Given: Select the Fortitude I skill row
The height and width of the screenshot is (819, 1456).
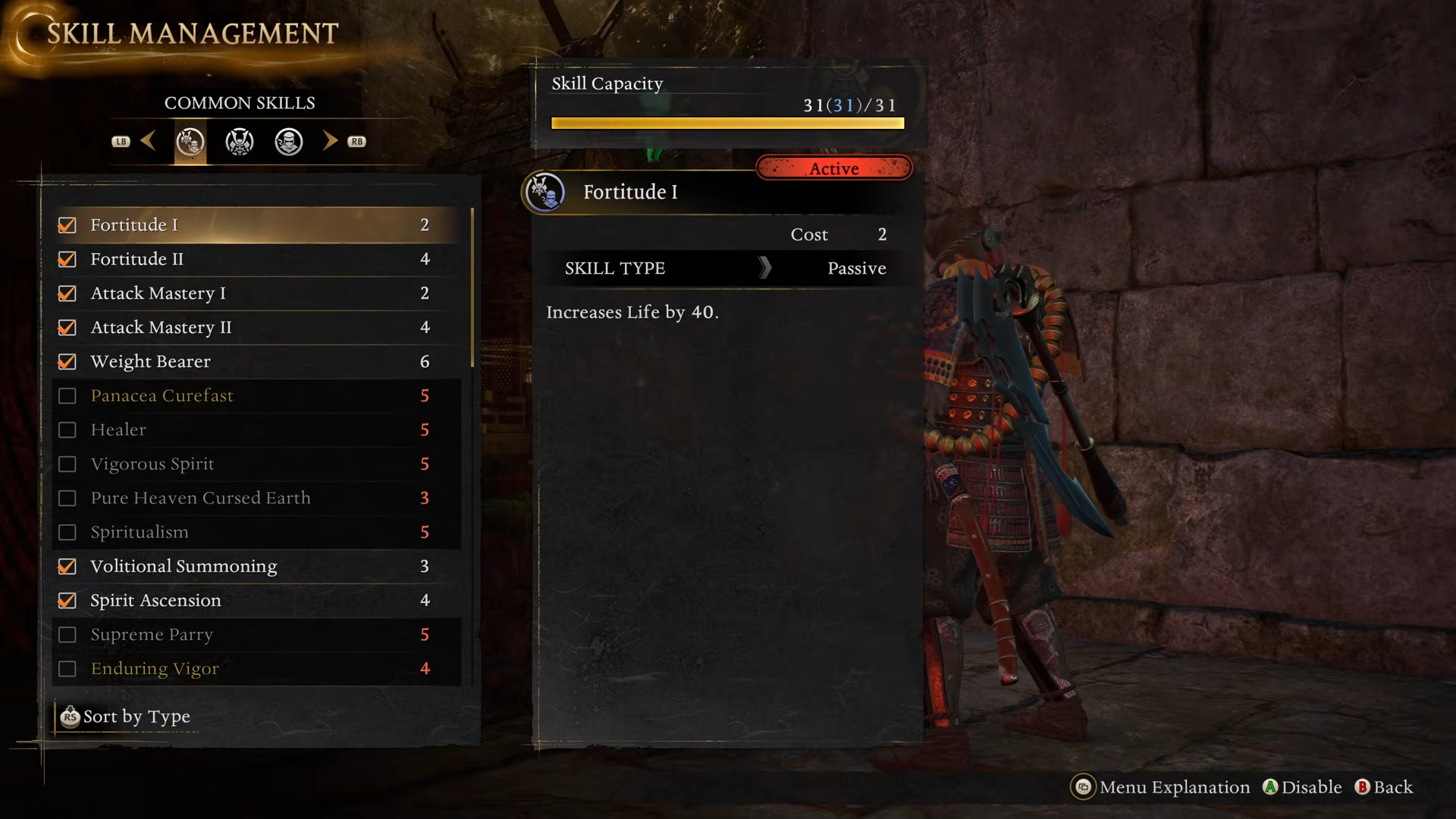Looking at the screenshot, I should click(x=133, y=225).
